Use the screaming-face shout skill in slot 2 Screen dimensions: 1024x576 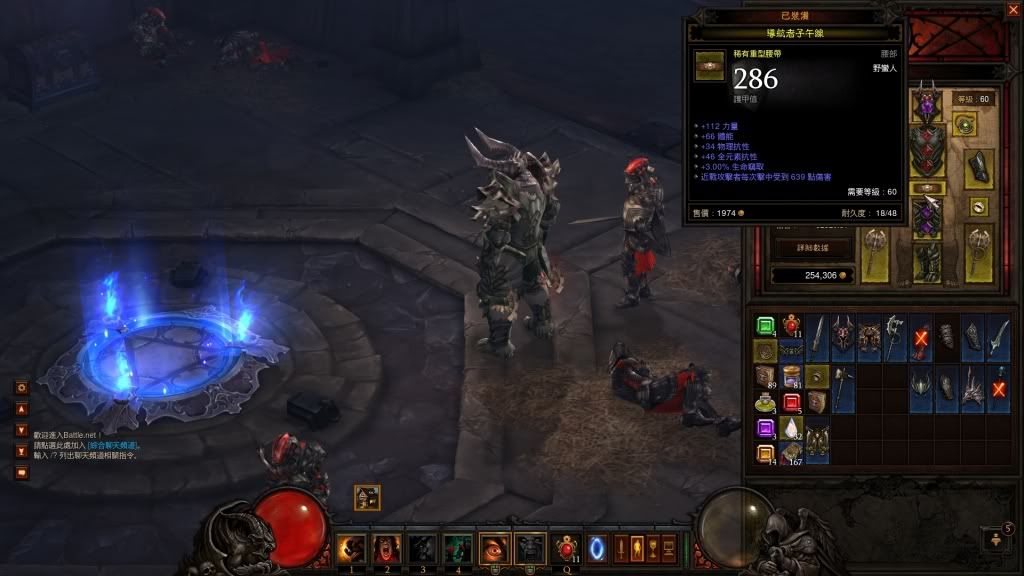pos(387,547)
